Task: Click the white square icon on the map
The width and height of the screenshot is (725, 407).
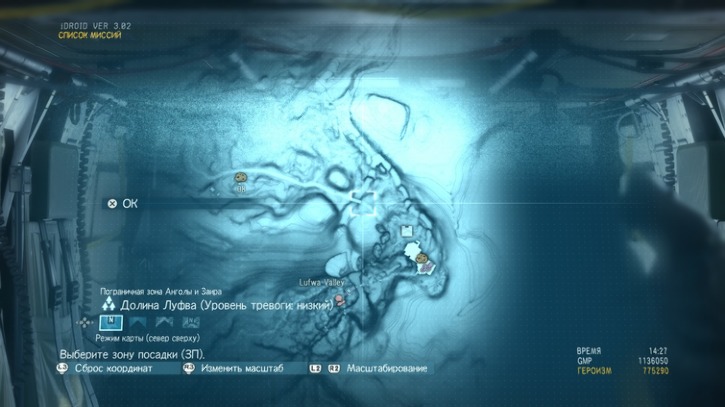Action: 406,232
